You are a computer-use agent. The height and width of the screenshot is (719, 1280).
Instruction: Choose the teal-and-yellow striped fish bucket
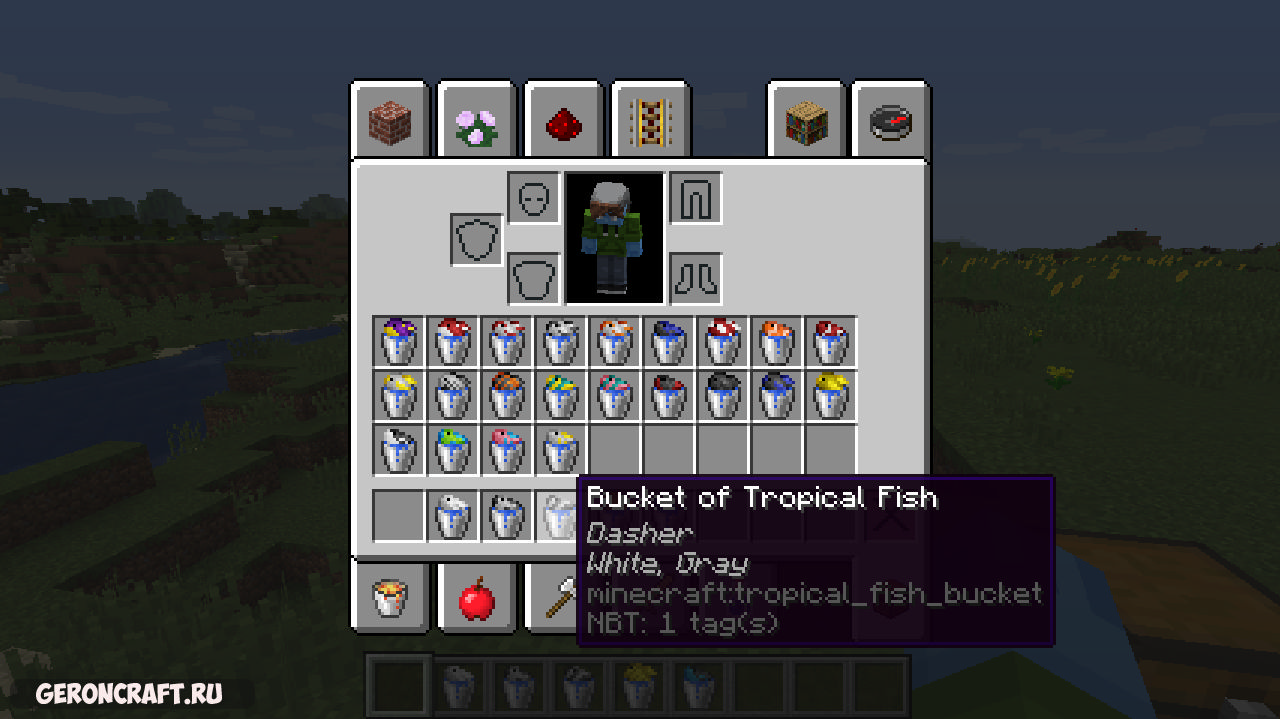[560, 395]
